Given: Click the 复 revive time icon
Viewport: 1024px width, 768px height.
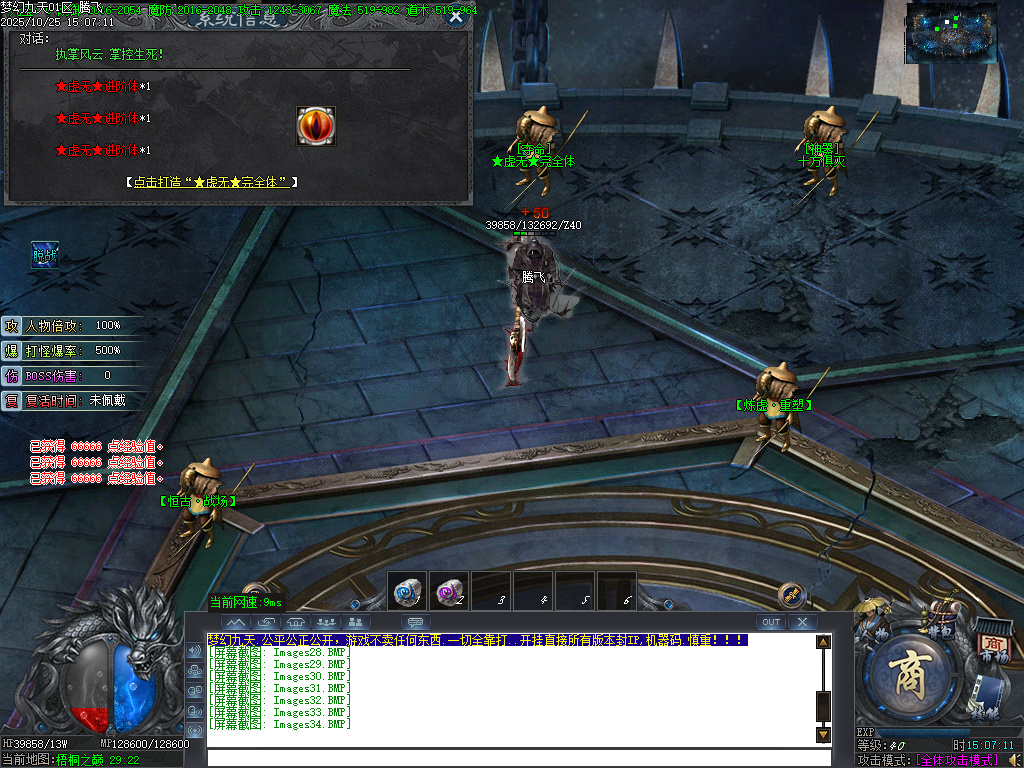Looking at the screenshot, I should pos(12,401).
